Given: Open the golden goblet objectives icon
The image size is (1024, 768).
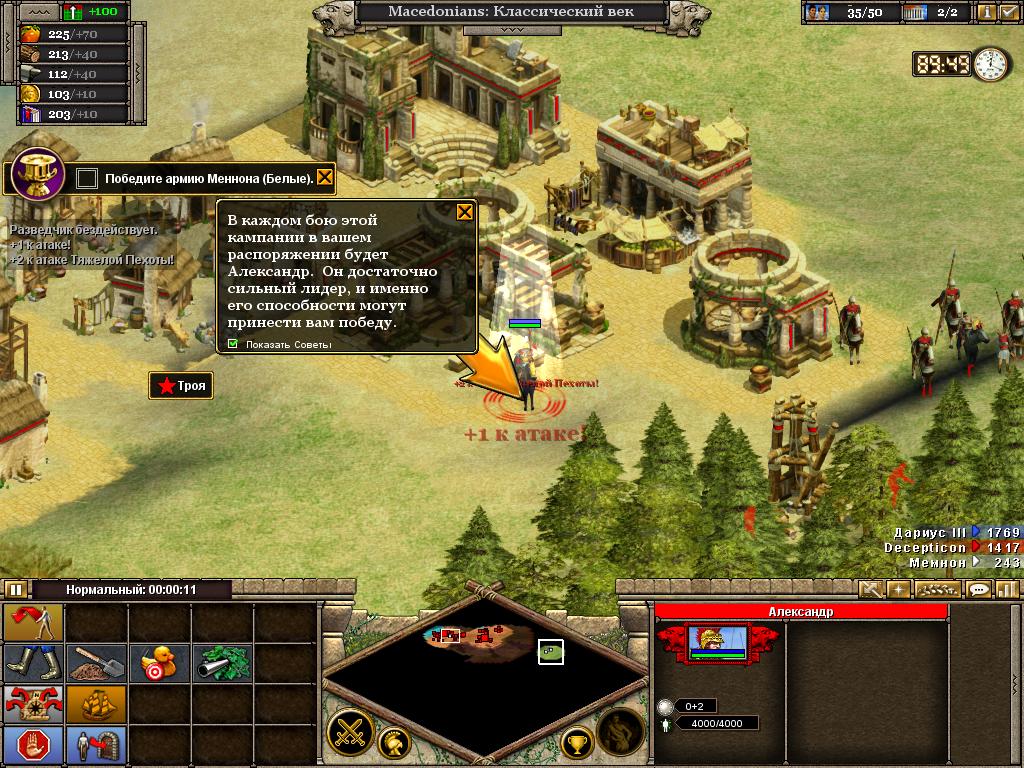Looking at the screenshot, I should 37,174.
